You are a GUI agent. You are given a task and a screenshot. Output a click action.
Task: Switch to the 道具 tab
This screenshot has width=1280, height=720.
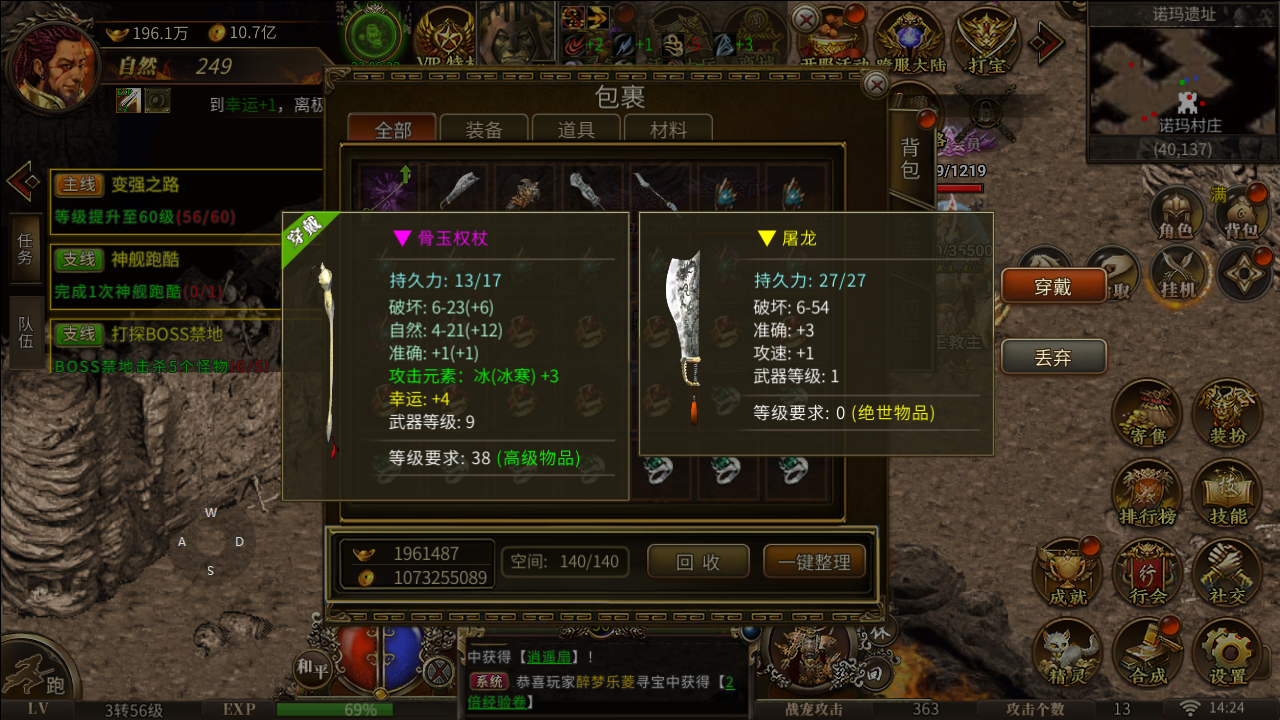576,130
